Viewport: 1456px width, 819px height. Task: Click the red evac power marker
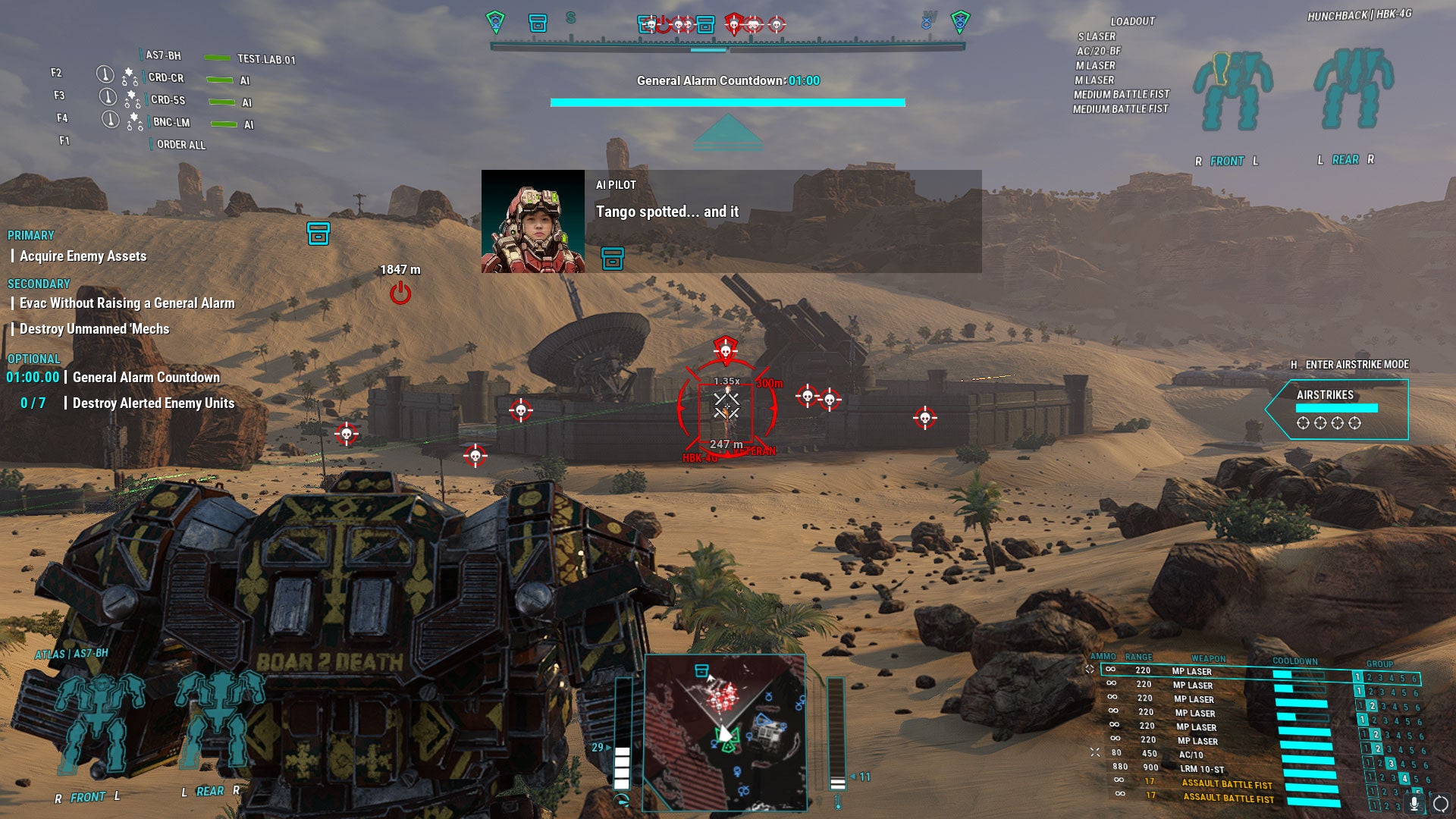(400, 293)
